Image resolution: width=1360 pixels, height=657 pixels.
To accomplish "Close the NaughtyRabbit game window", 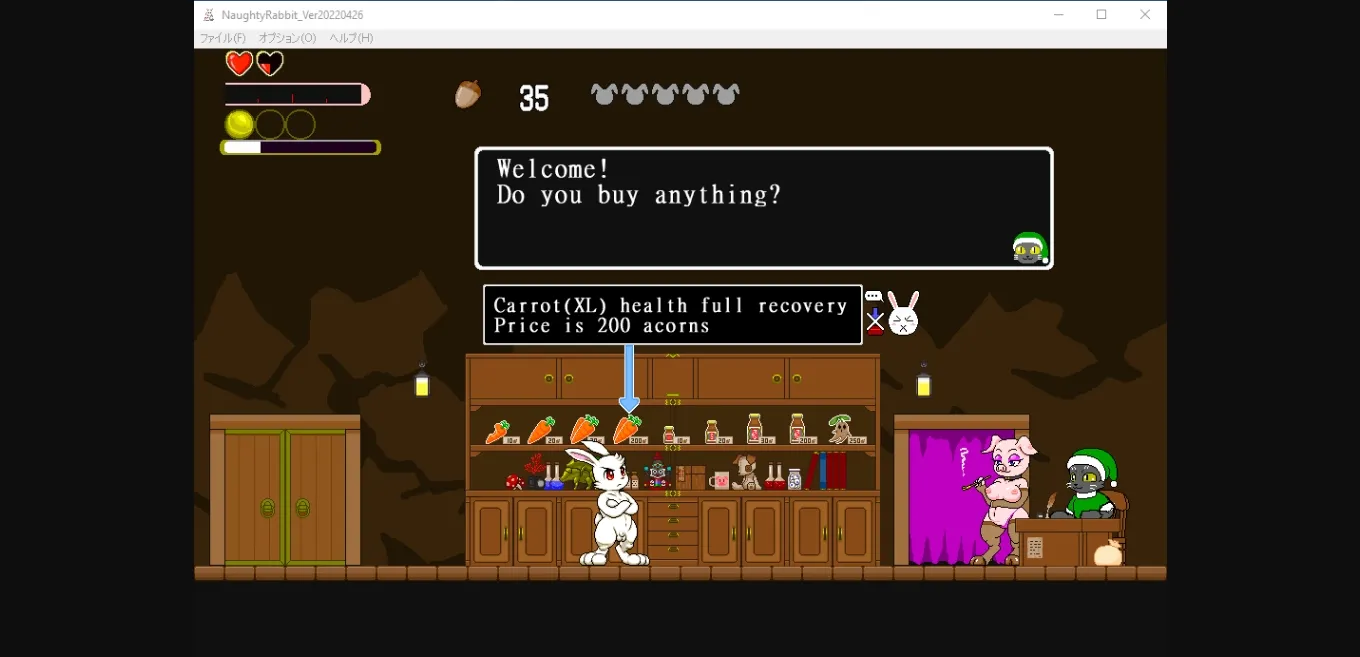I will tap(1145, 15).
